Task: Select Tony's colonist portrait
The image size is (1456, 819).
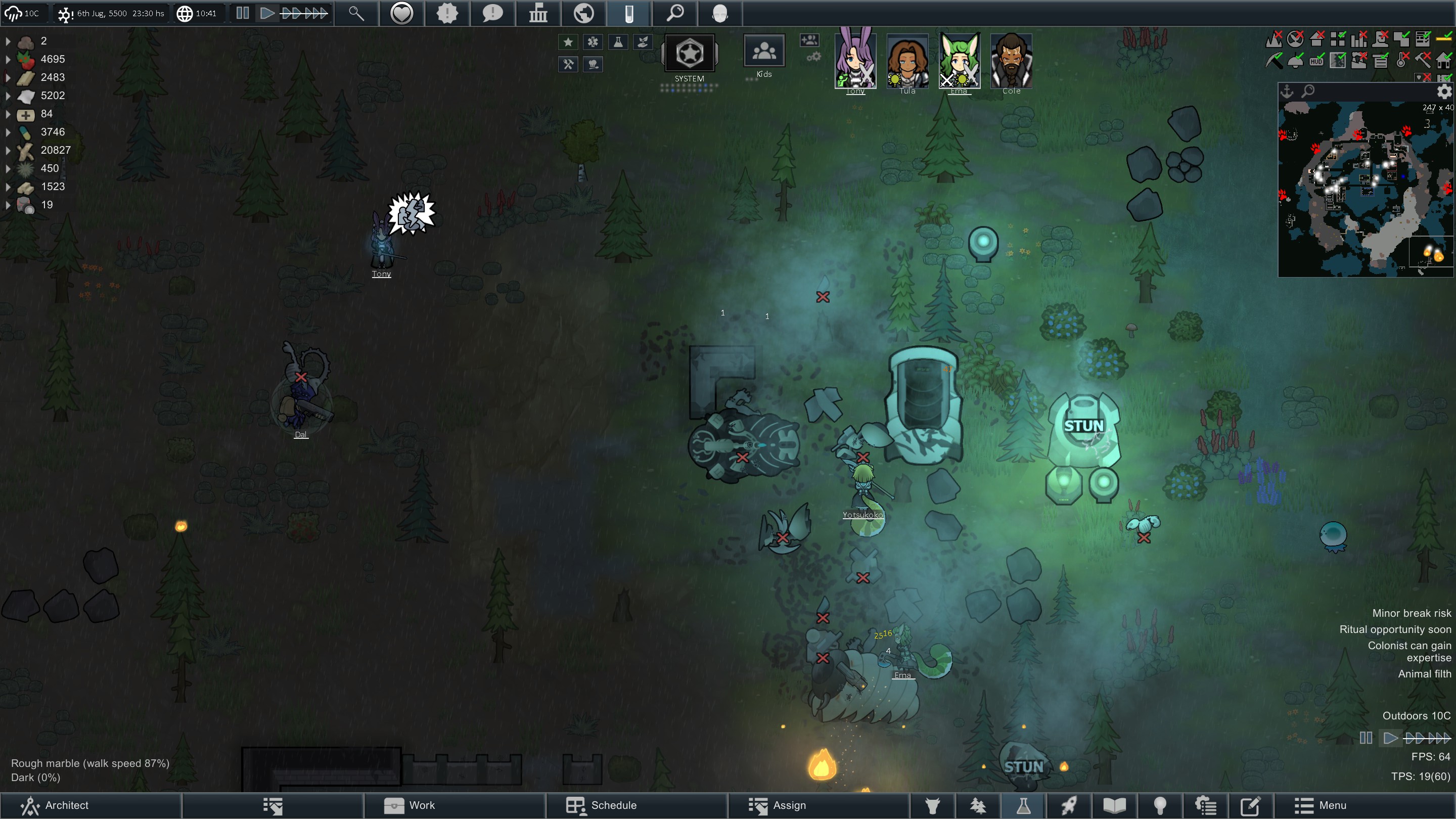Action: pyautogui.click(x=855, y=61)
